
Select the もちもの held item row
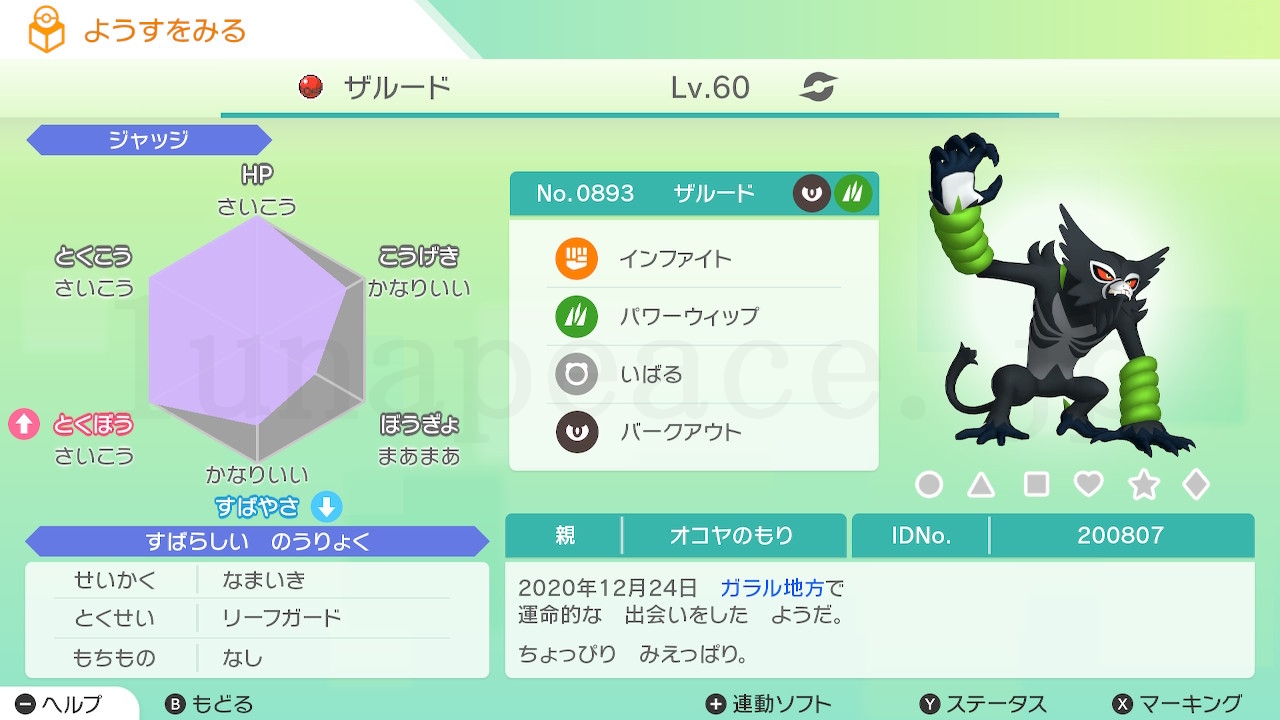[x=257, y=657]
